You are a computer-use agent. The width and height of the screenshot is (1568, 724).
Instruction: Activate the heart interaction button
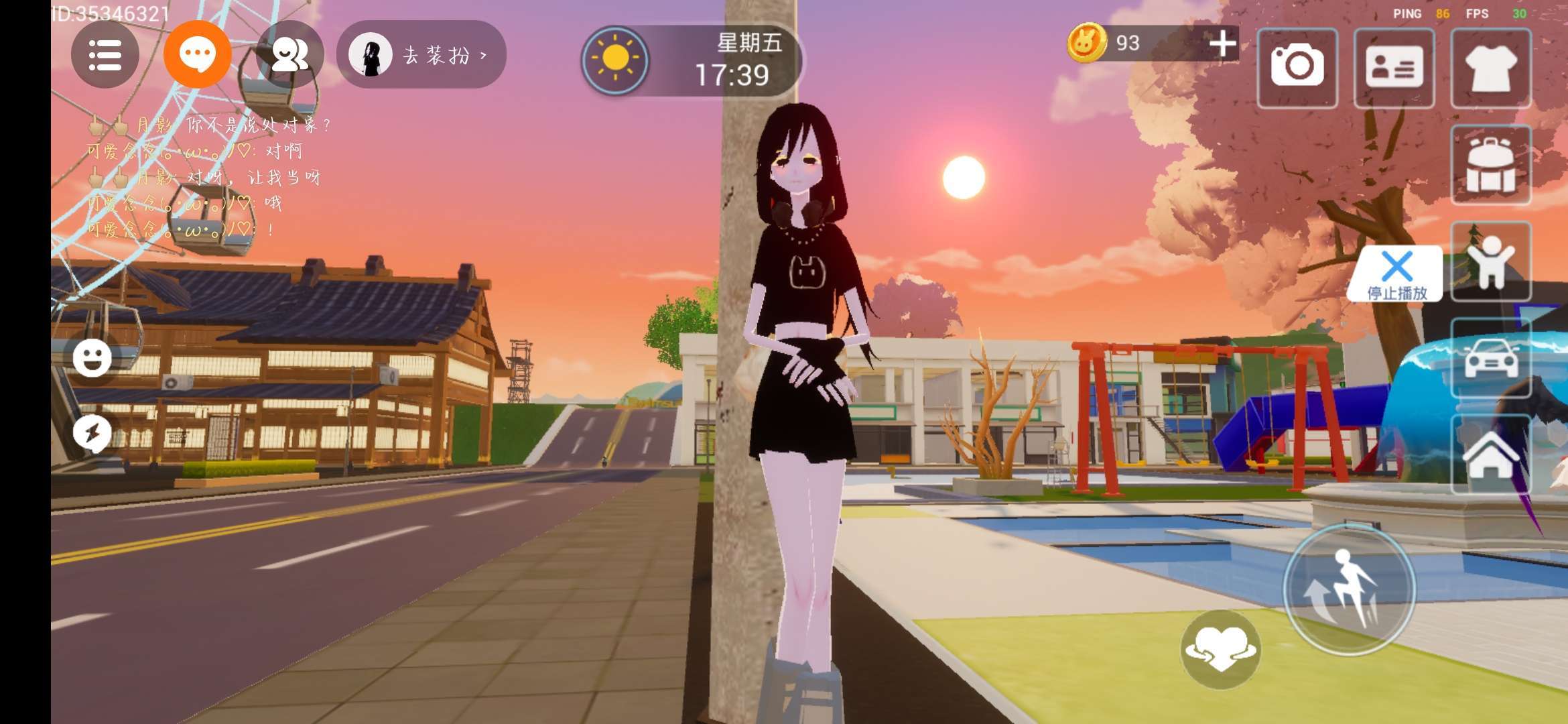coord(1220,649)
